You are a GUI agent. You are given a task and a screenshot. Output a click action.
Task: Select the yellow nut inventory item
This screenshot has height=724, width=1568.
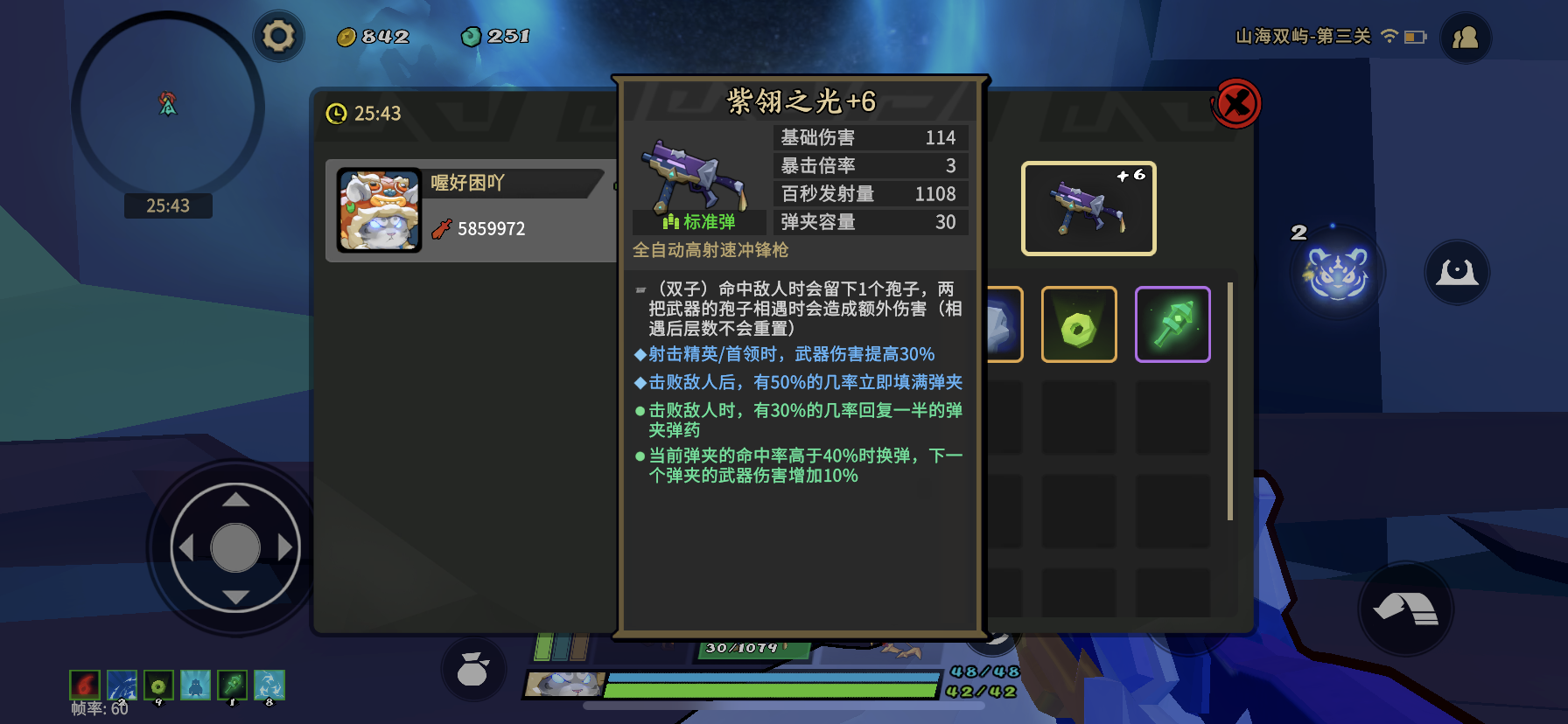click(1079, 324)
